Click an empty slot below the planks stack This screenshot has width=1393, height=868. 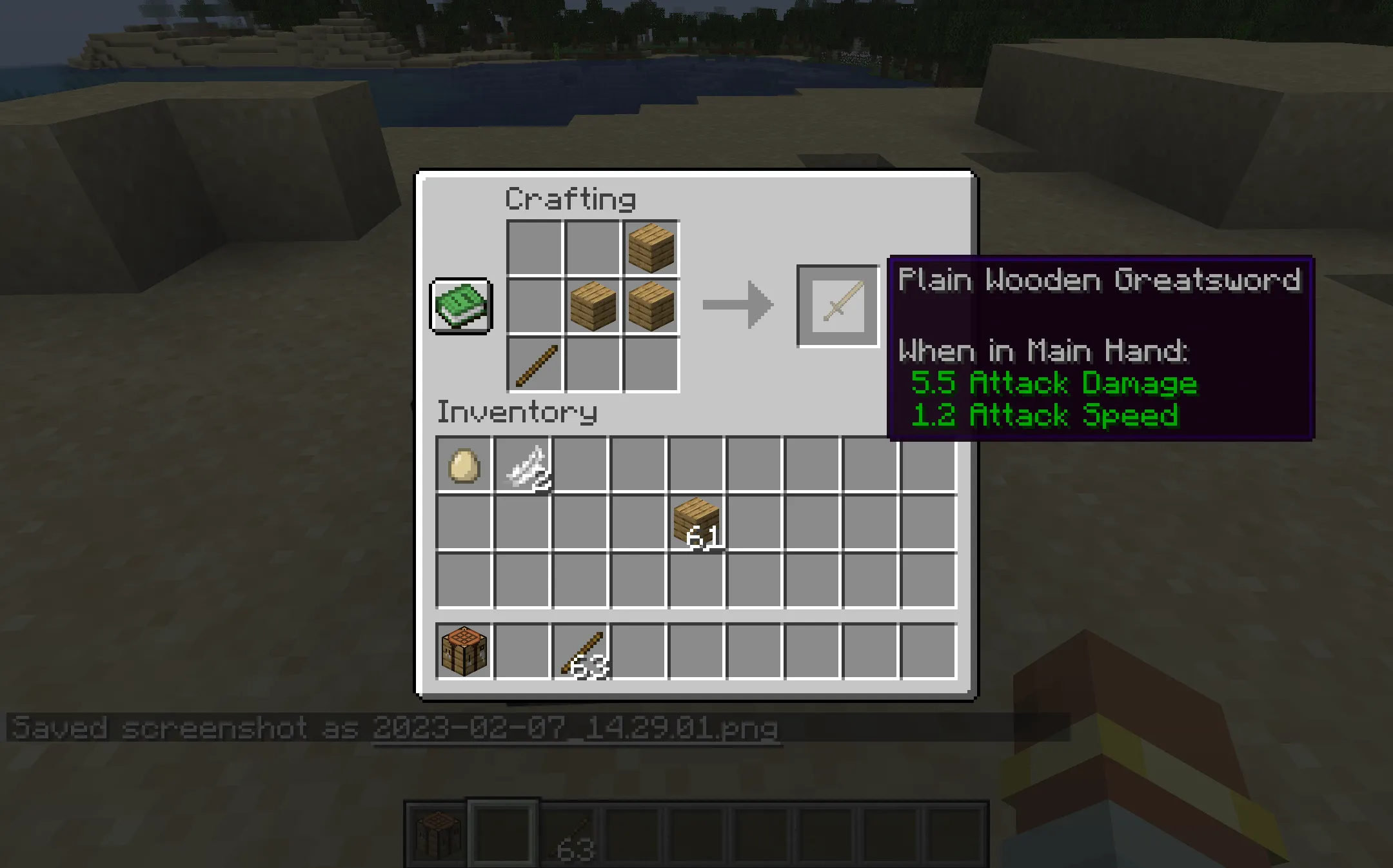click(x=696, y=580)
